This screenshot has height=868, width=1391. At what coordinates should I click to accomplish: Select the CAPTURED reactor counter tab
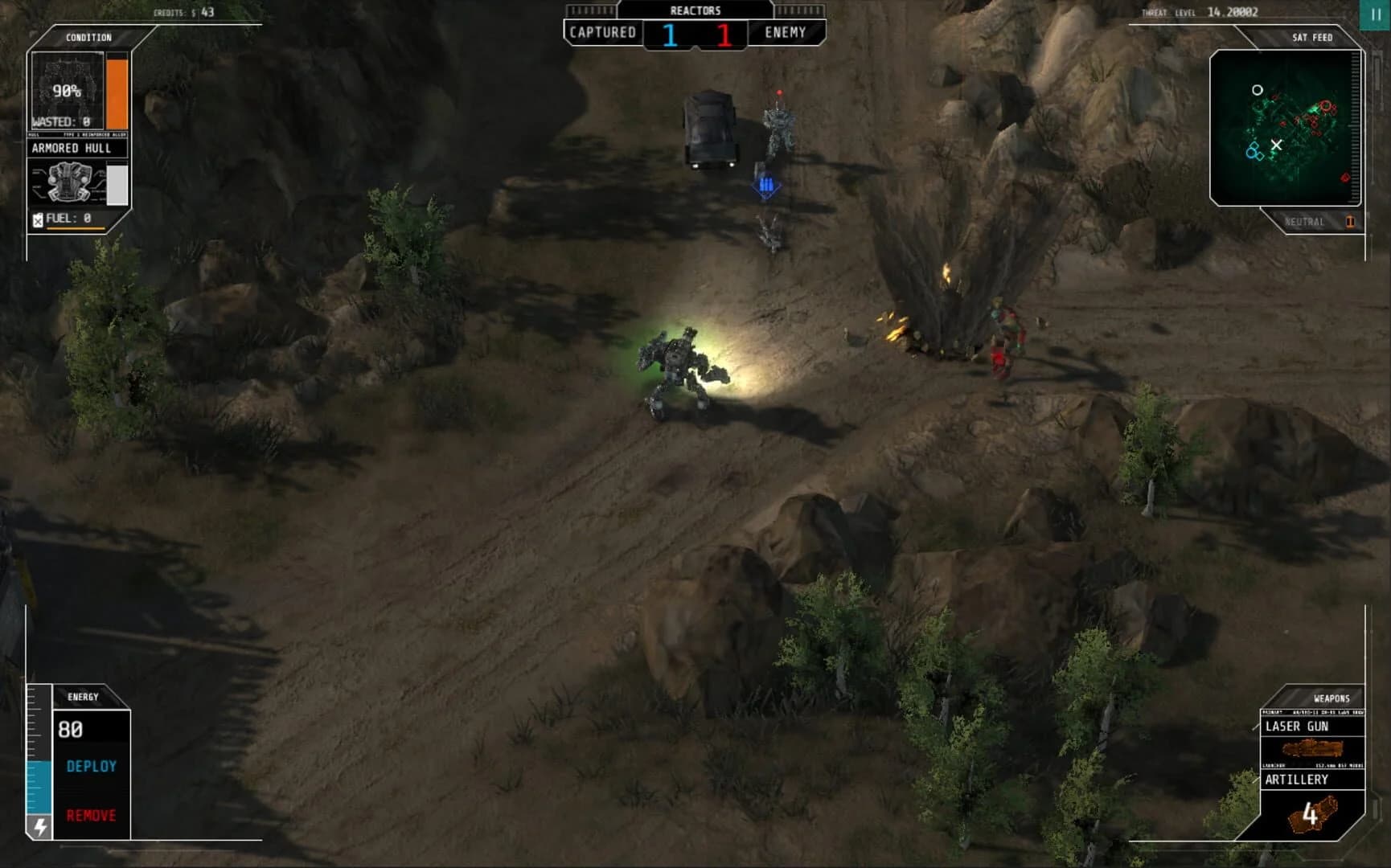click(x=603, y=33)
